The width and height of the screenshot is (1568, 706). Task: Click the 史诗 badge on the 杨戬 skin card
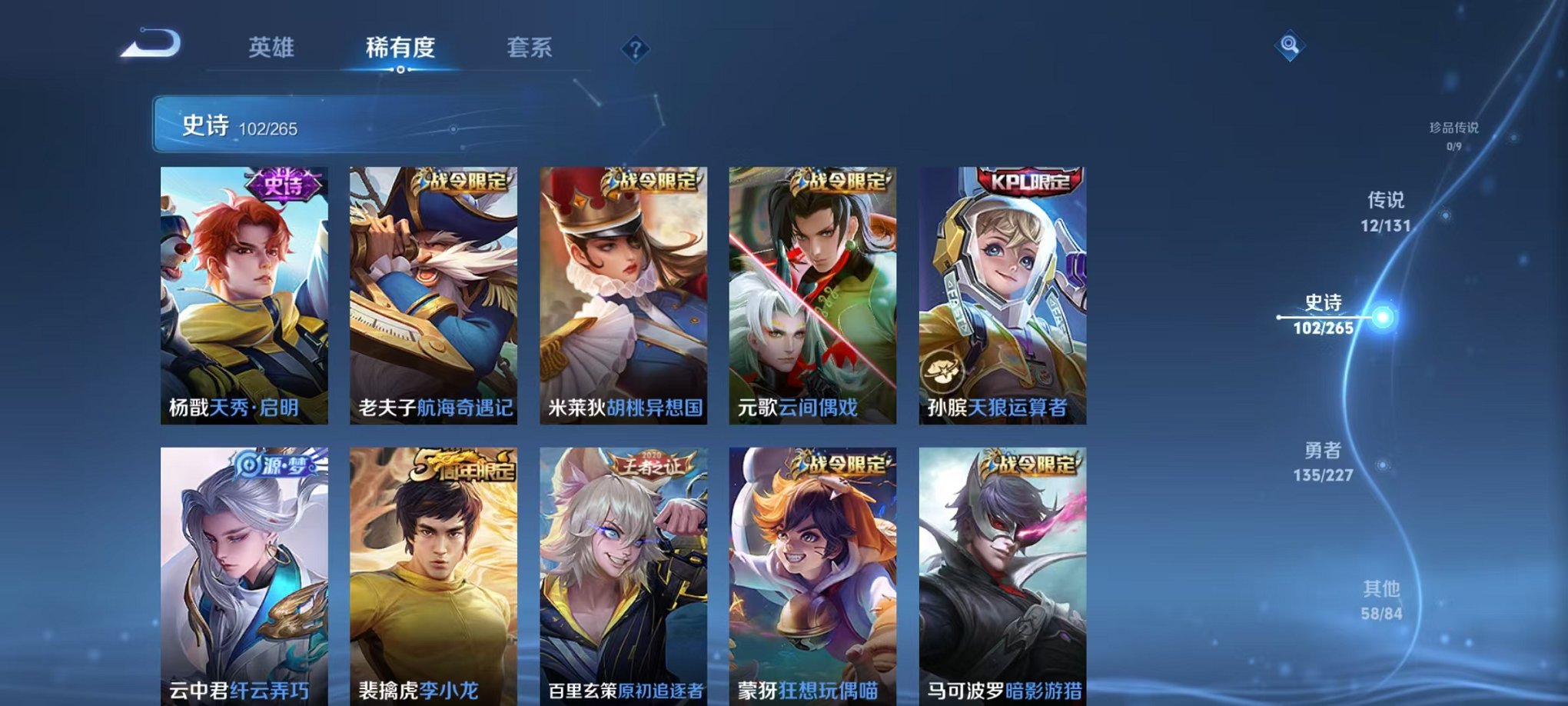pyautogui.click(x=282, y=182)
